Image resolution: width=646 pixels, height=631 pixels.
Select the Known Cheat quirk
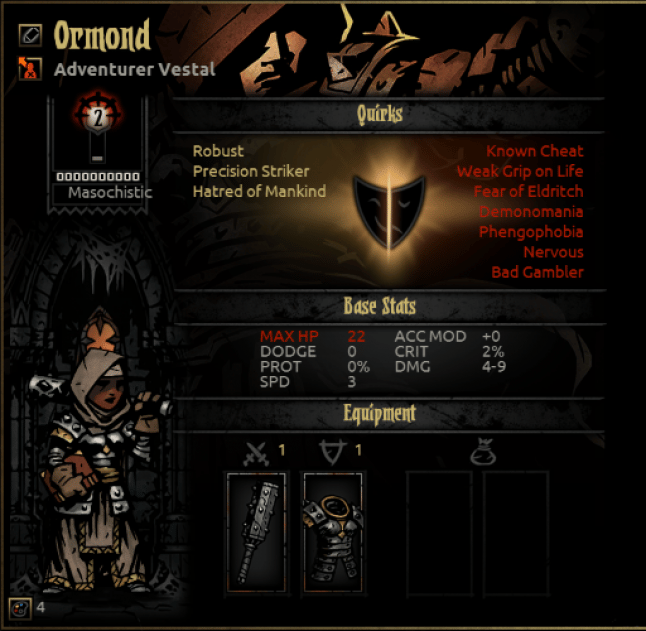534,151
